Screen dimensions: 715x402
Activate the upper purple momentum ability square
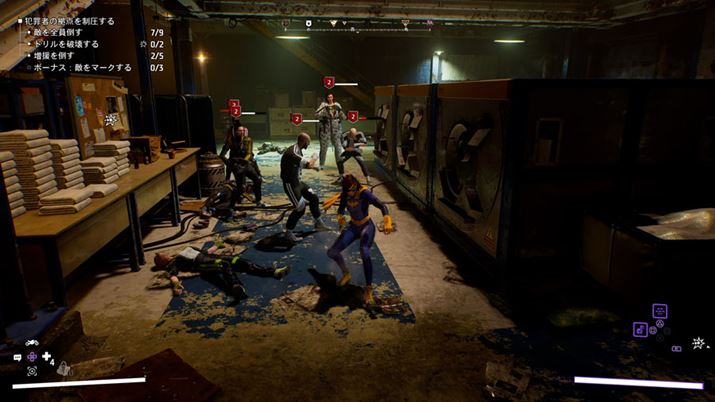coord(659,311)
